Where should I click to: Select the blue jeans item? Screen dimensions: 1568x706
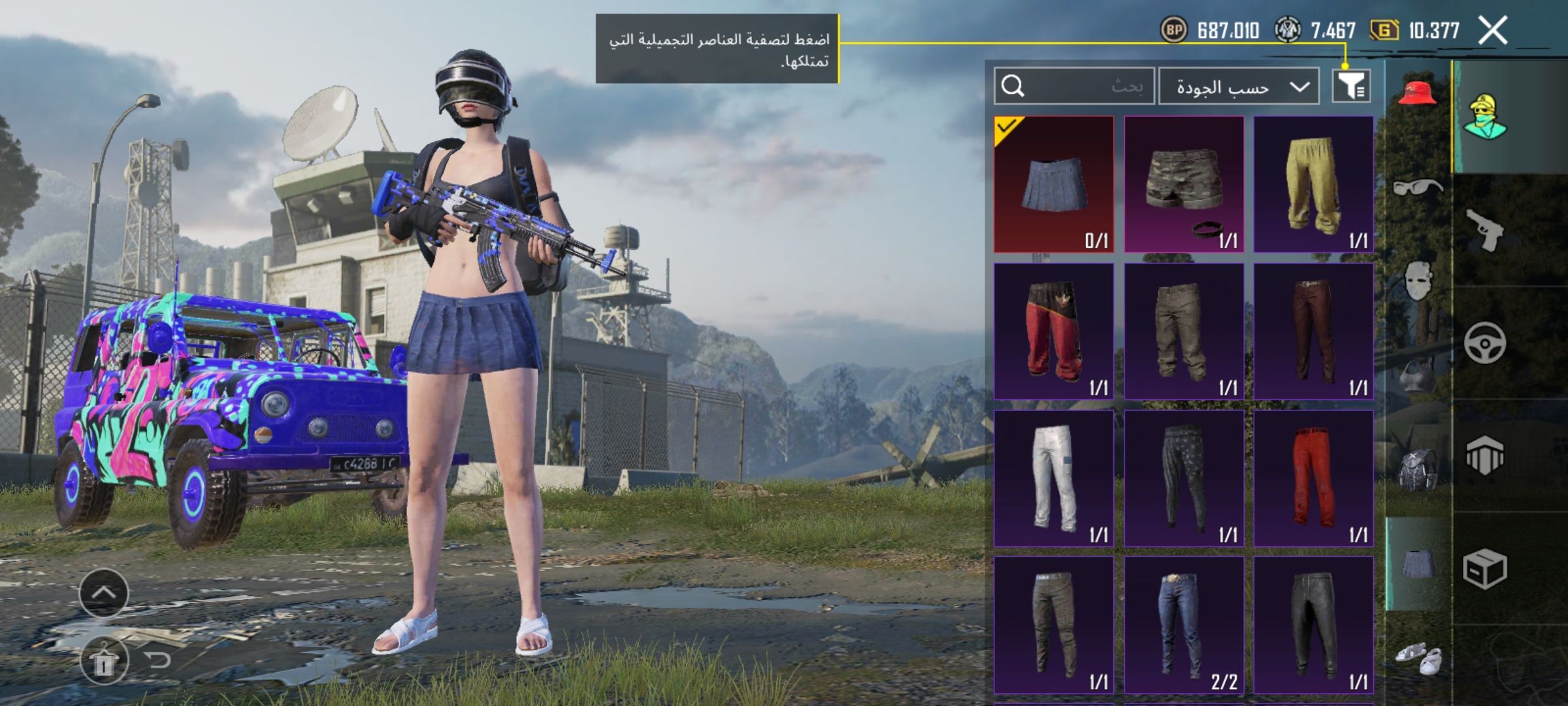click(x=1183, y=624)
